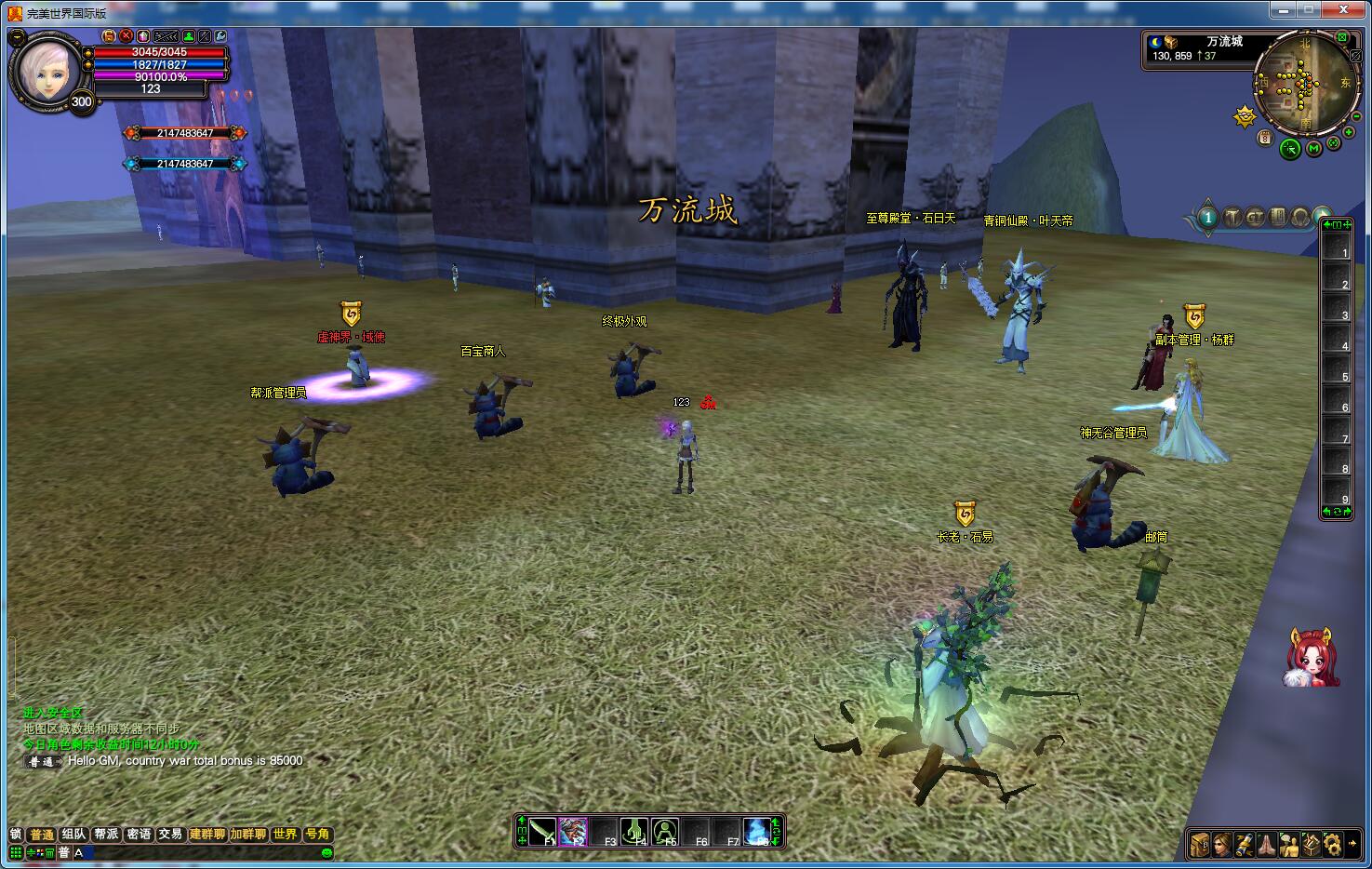
Task: Choose the 交易 trade chat channel
Action: [x=170, y=835]
